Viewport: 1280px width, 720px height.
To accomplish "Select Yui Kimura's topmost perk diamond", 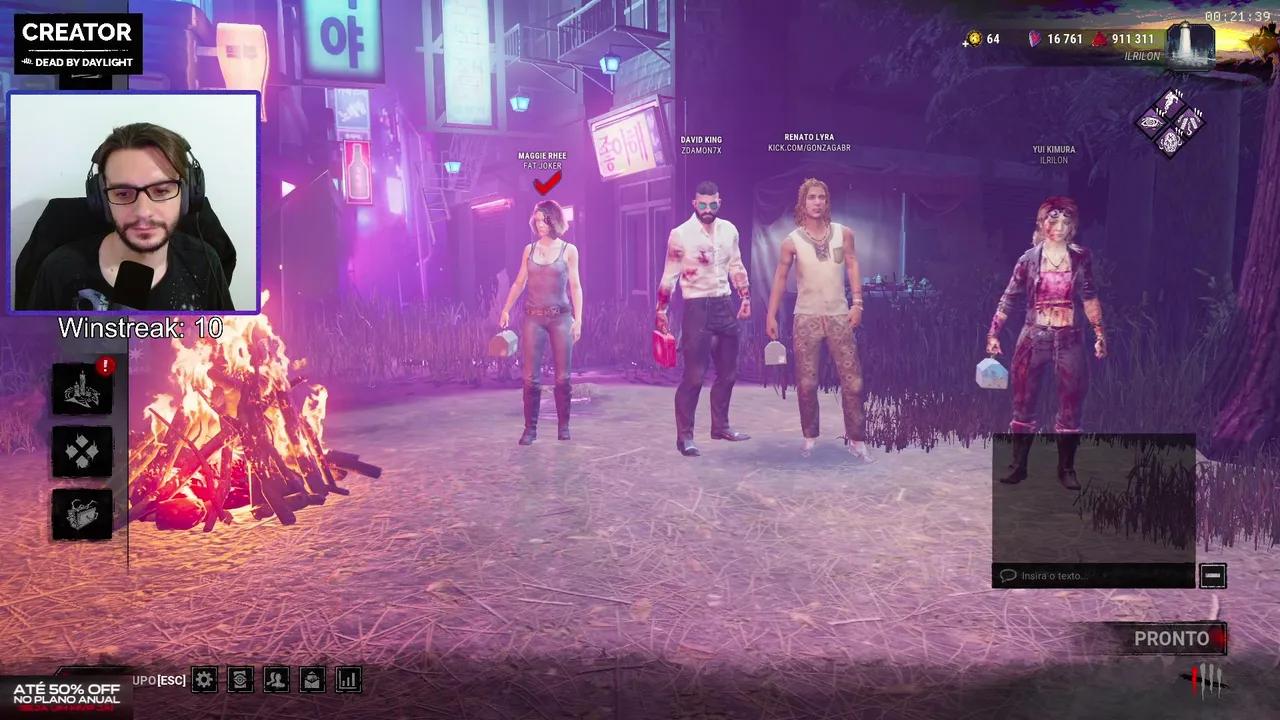I will click(x=1170, y=101).
